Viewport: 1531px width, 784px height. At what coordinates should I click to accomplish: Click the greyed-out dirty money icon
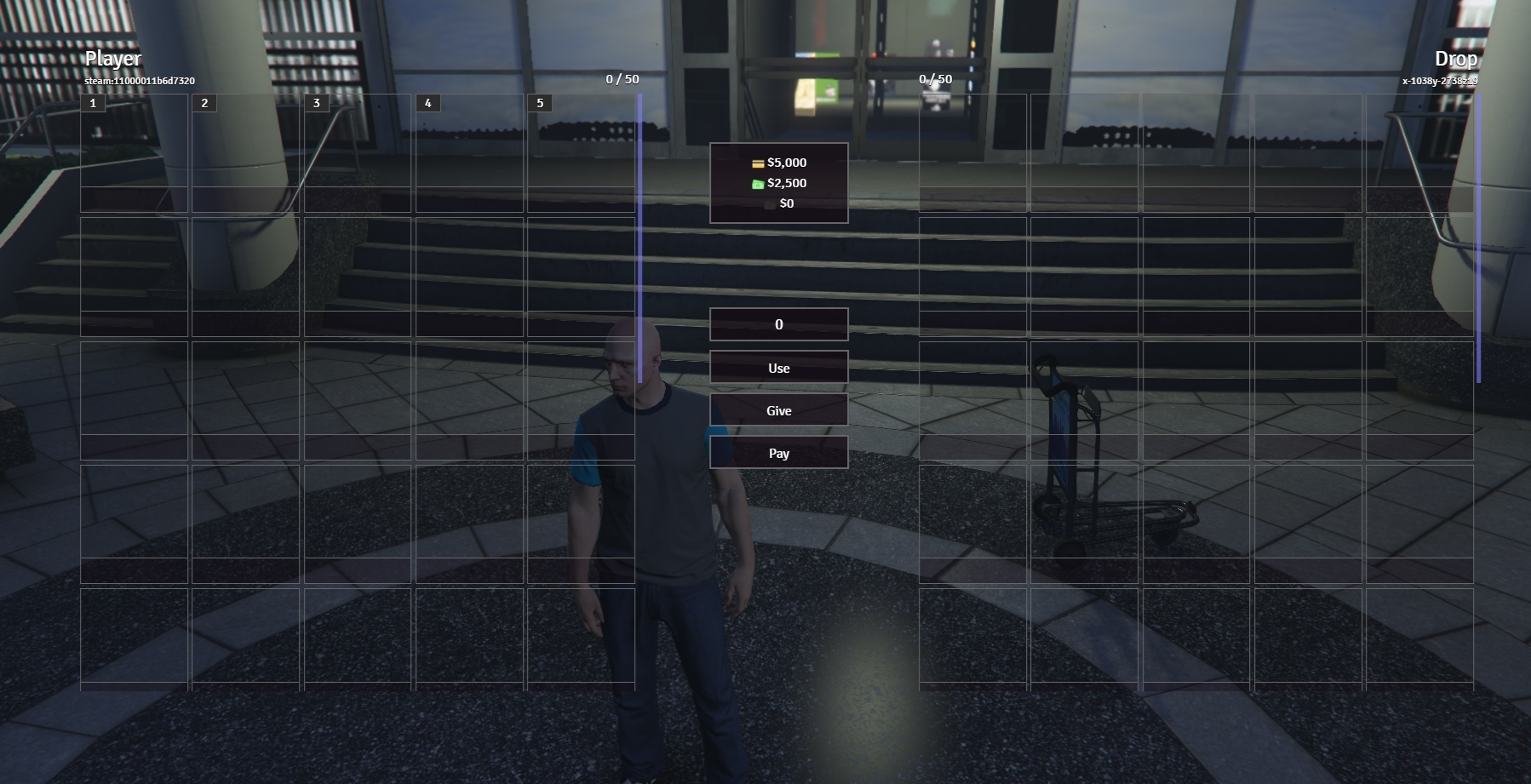click(x=768, y=203)
